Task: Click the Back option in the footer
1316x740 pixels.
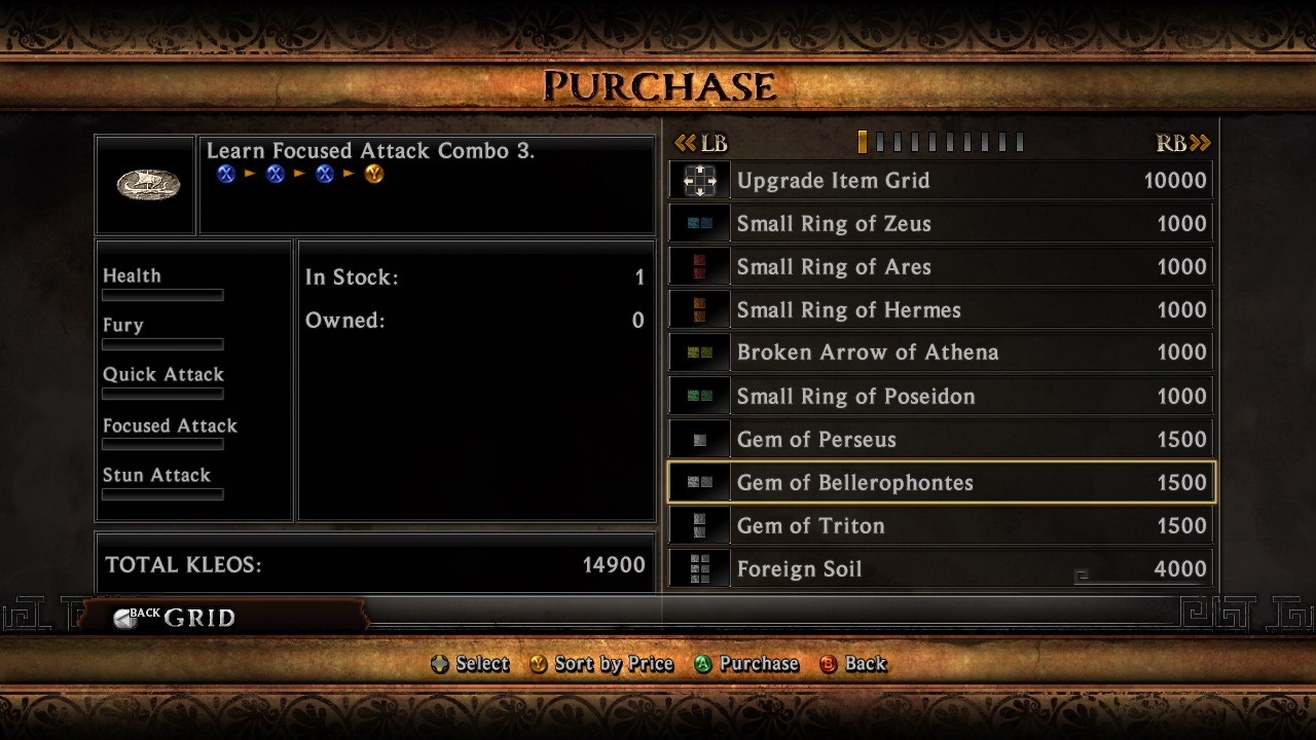Action: [854, 664]
